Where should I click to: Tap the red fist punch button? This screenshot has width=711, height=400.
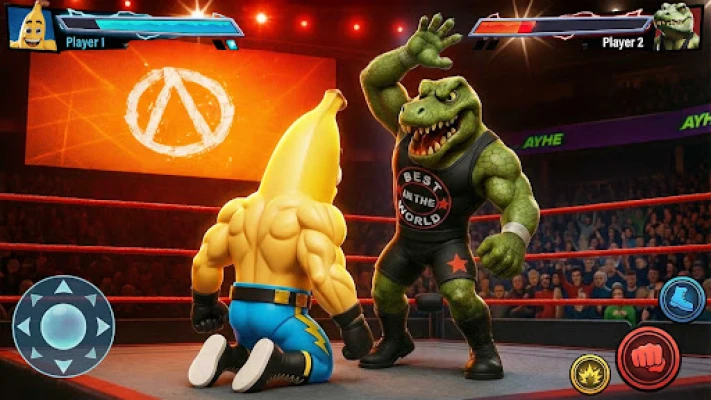click(648, 357)
